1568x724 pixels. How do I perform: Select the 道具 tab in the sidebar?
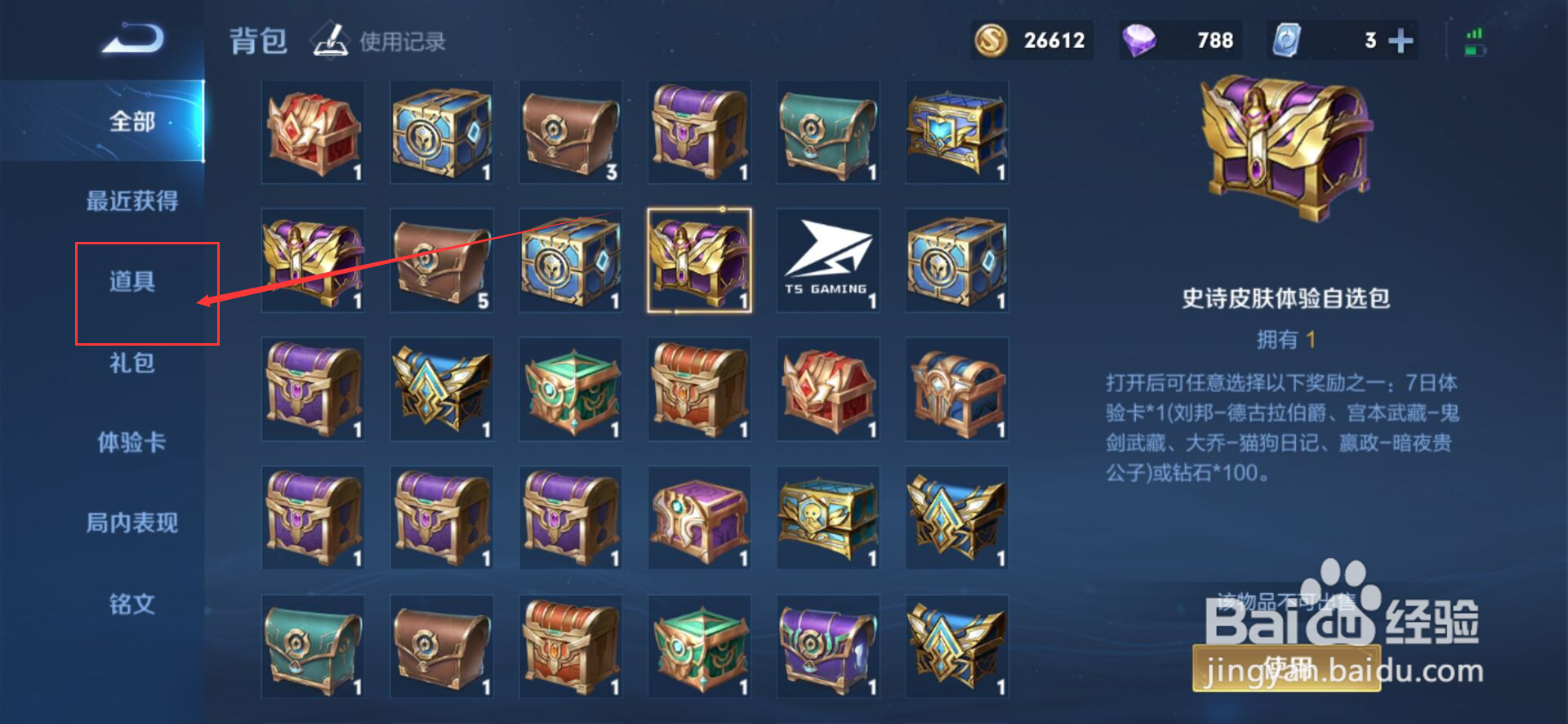[131, 281]
